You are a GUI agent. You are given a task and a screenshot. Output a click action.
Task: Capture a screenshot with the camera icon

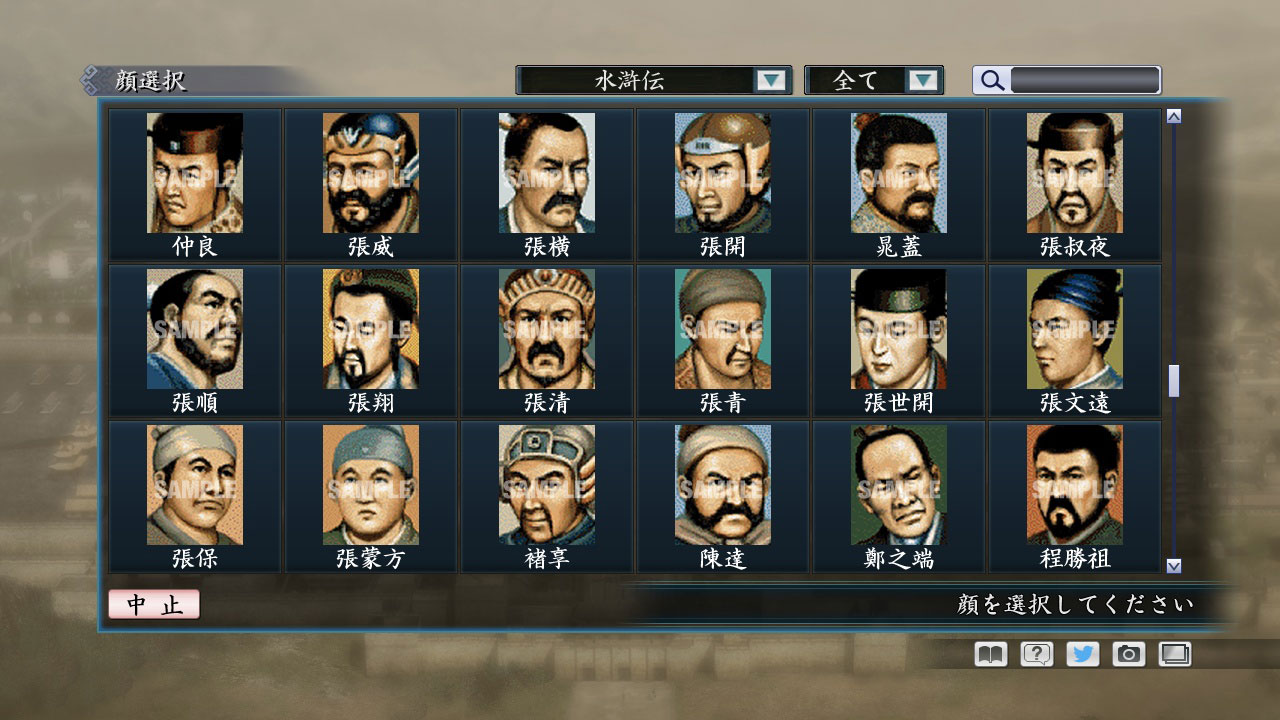click(1127, 653)
